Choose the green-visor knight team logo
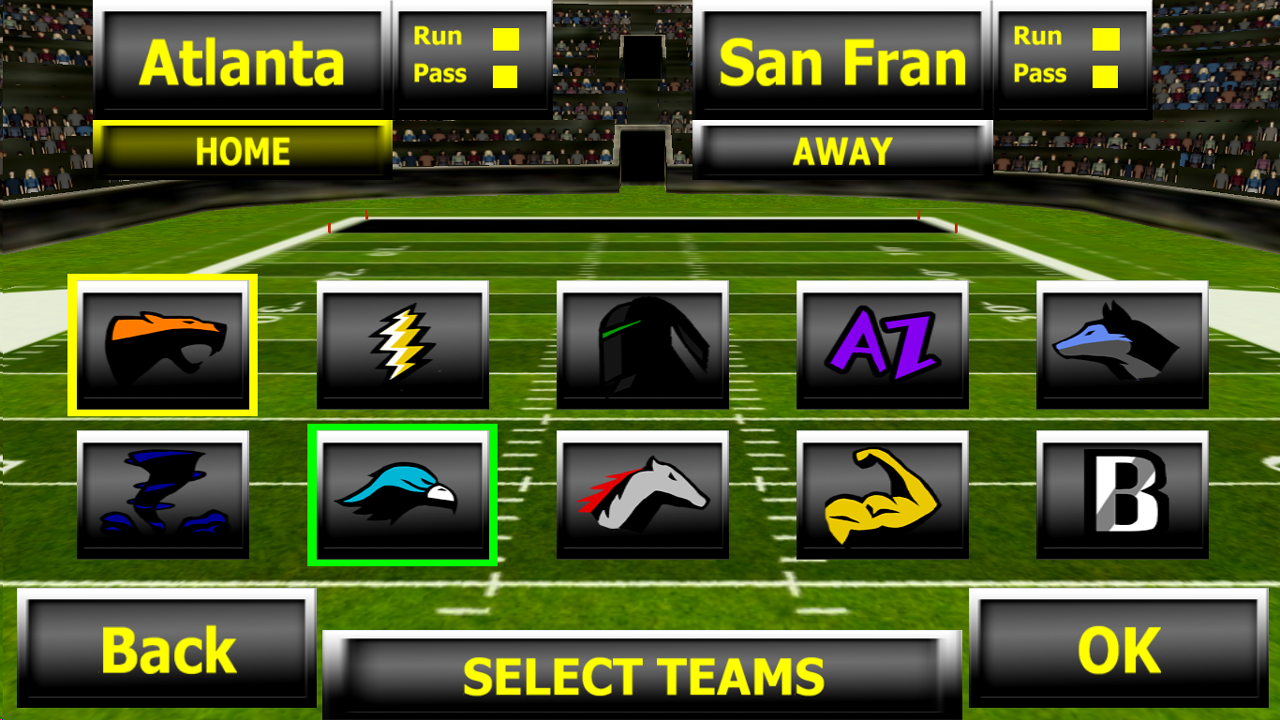Image resolution: width=1280 pixels, height=720 pixels. click(641, 345)
